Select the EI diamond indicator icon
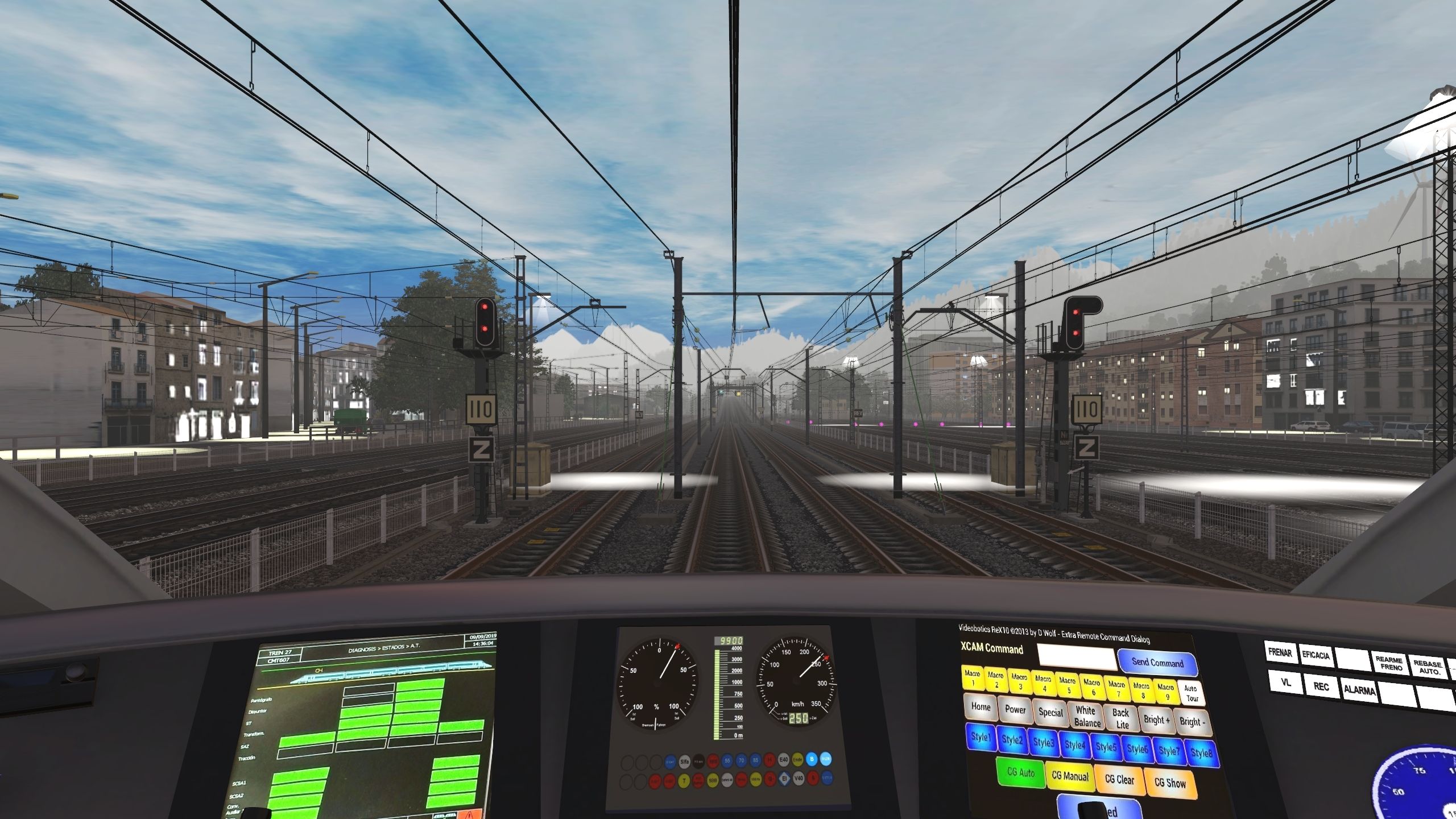1456x819 pixels. [x=785, y=779]
